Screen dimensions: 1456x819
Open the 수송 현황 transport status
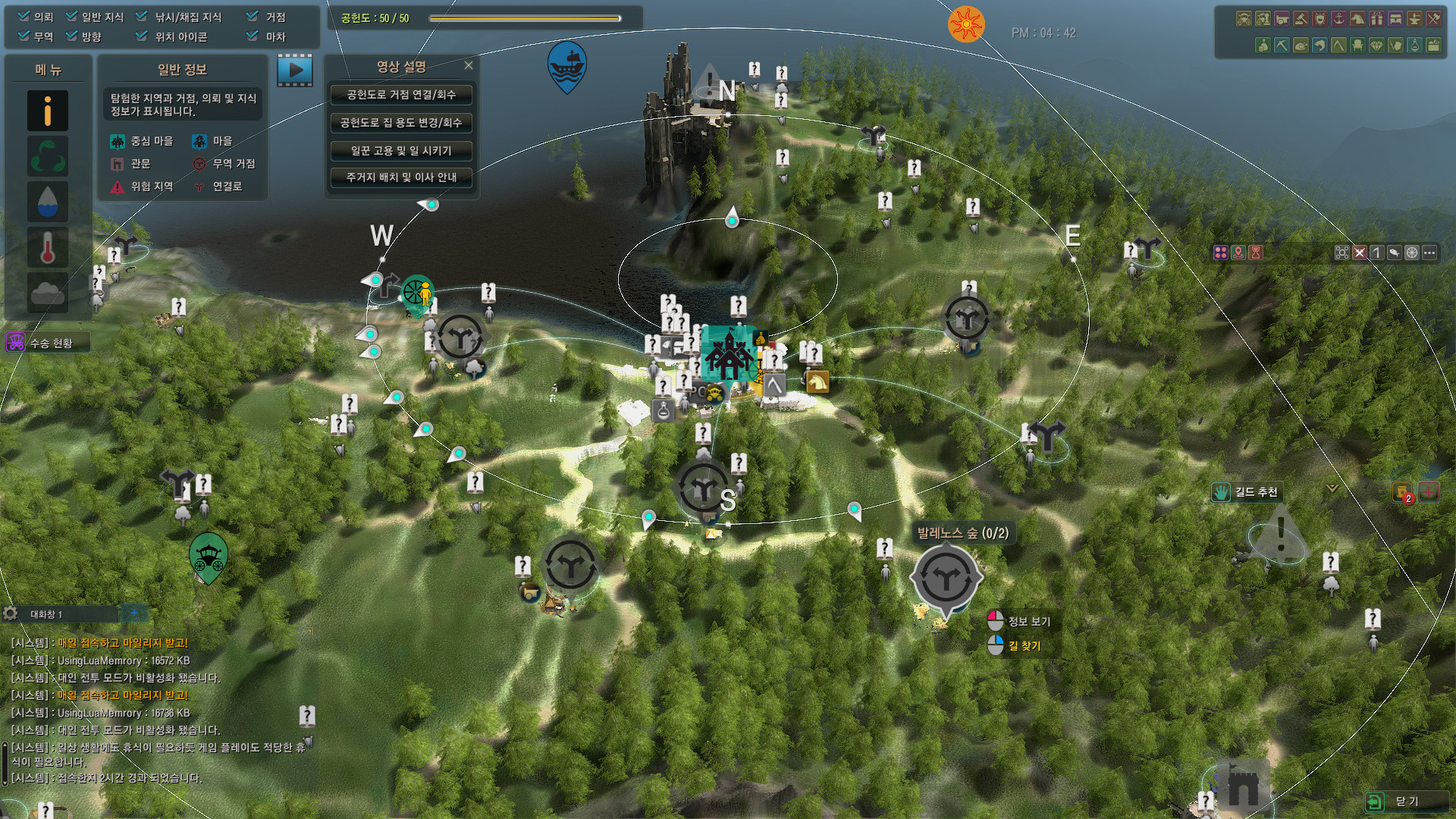click(48, 343)
